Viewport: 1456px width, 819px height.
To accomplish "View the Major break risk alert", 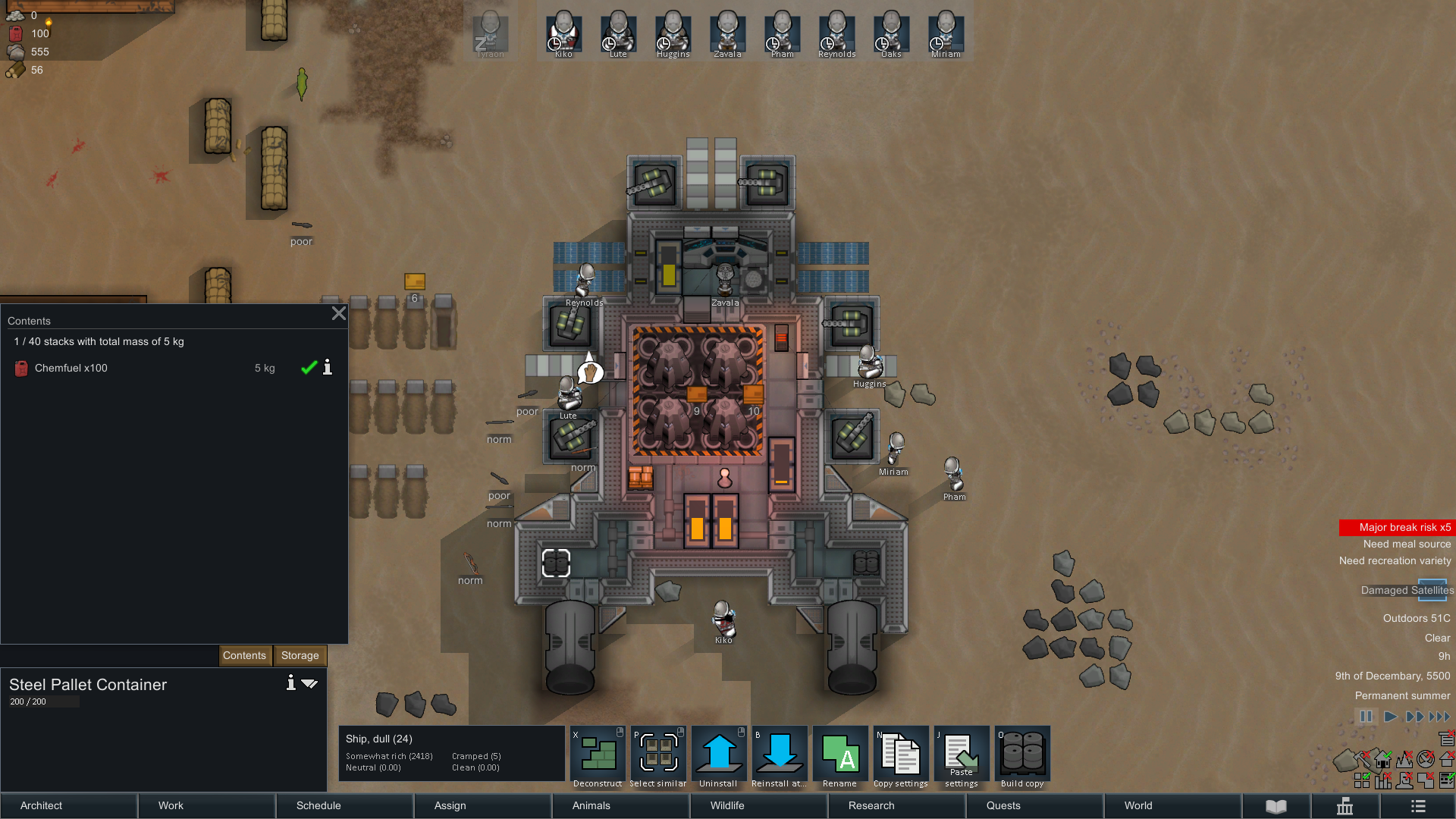I will [x=1397, y=527].
